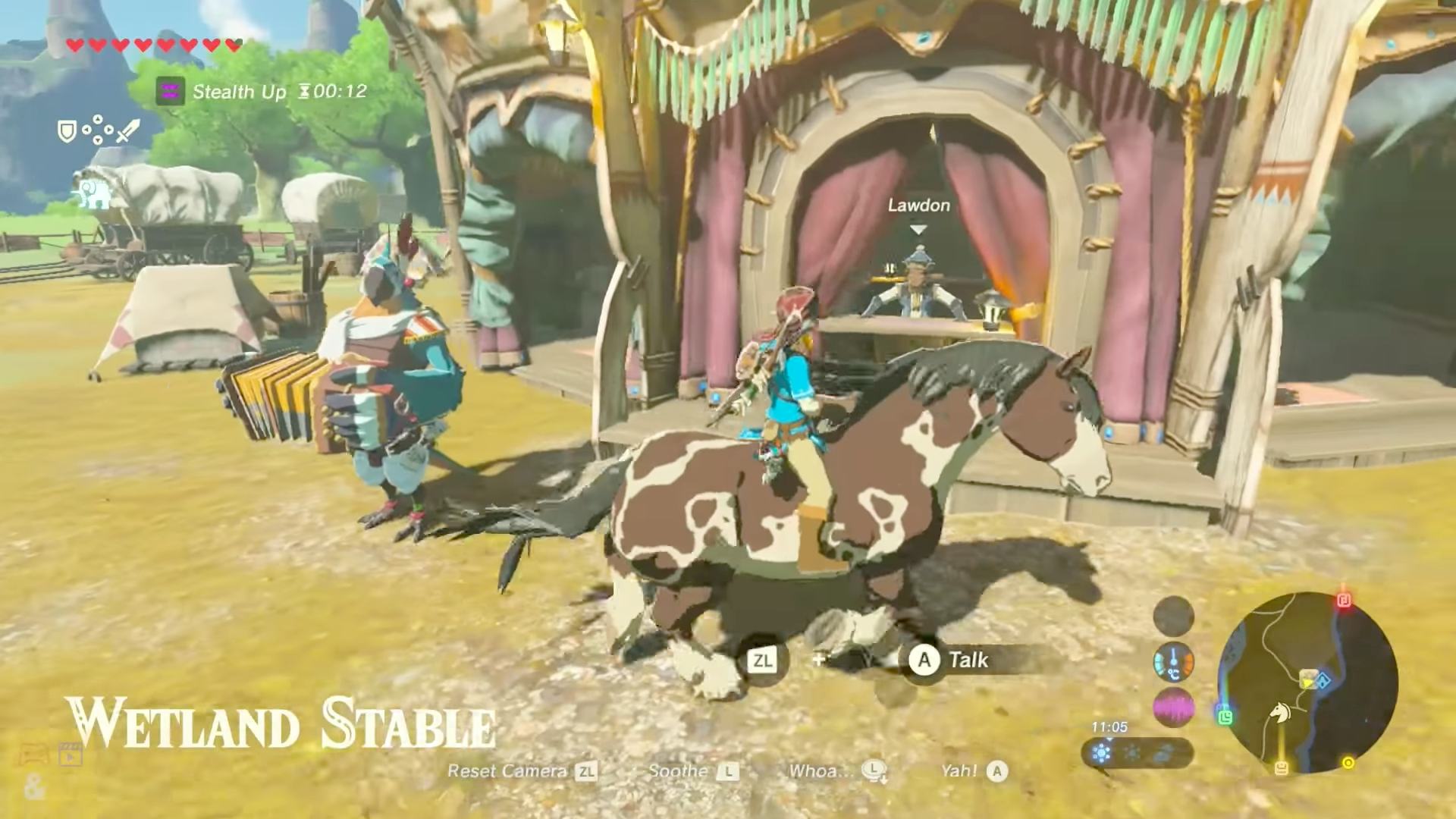The width and height of the screenshot is (1456, 819).
Task: Open the d-pad weapon selector indicator
Action: 98,129
